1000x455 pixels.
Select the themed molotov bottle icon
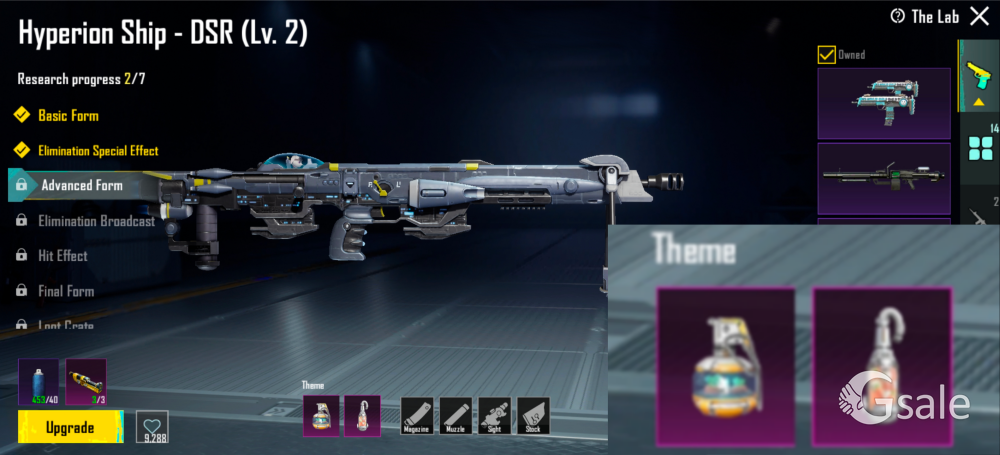pos(361,415)
